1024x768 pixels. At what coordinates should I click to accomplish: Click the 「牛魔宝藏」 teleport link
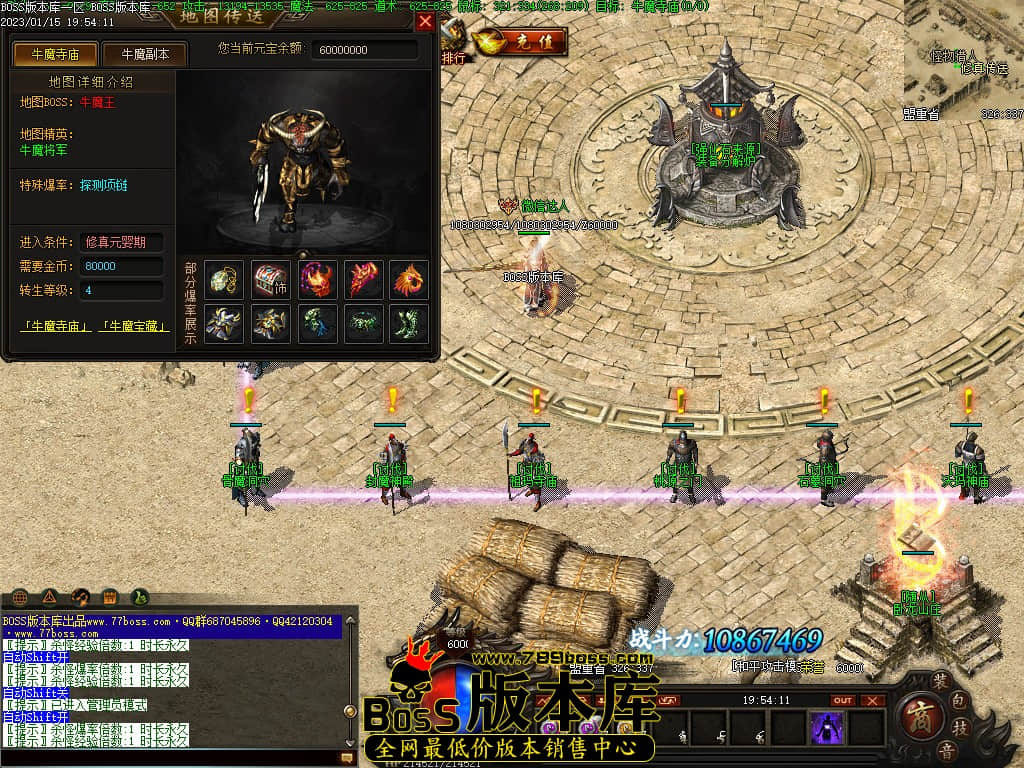click(x=134, y=326)
